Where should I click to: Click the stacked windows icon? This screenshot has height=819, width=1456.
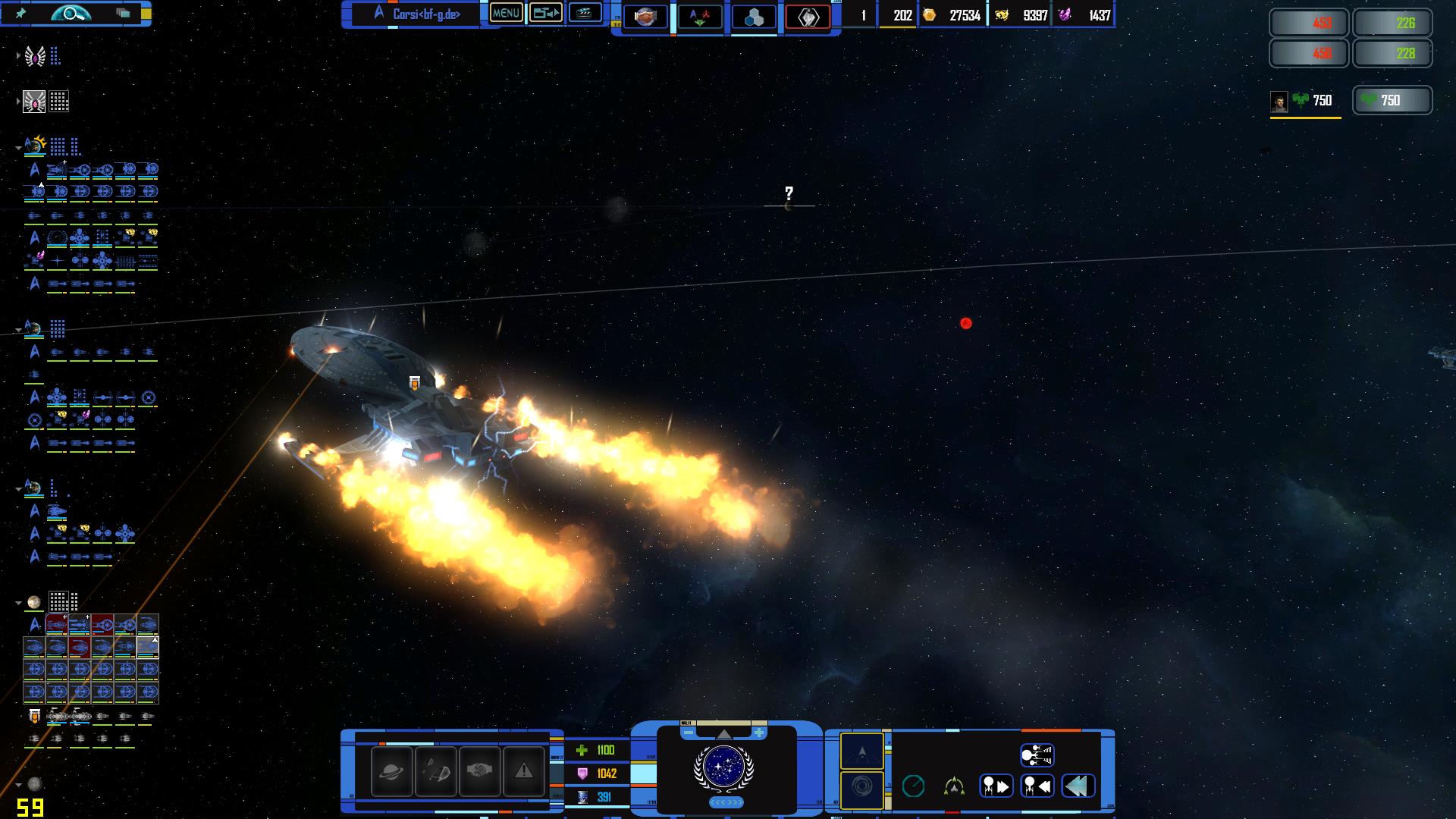[123, 13]
